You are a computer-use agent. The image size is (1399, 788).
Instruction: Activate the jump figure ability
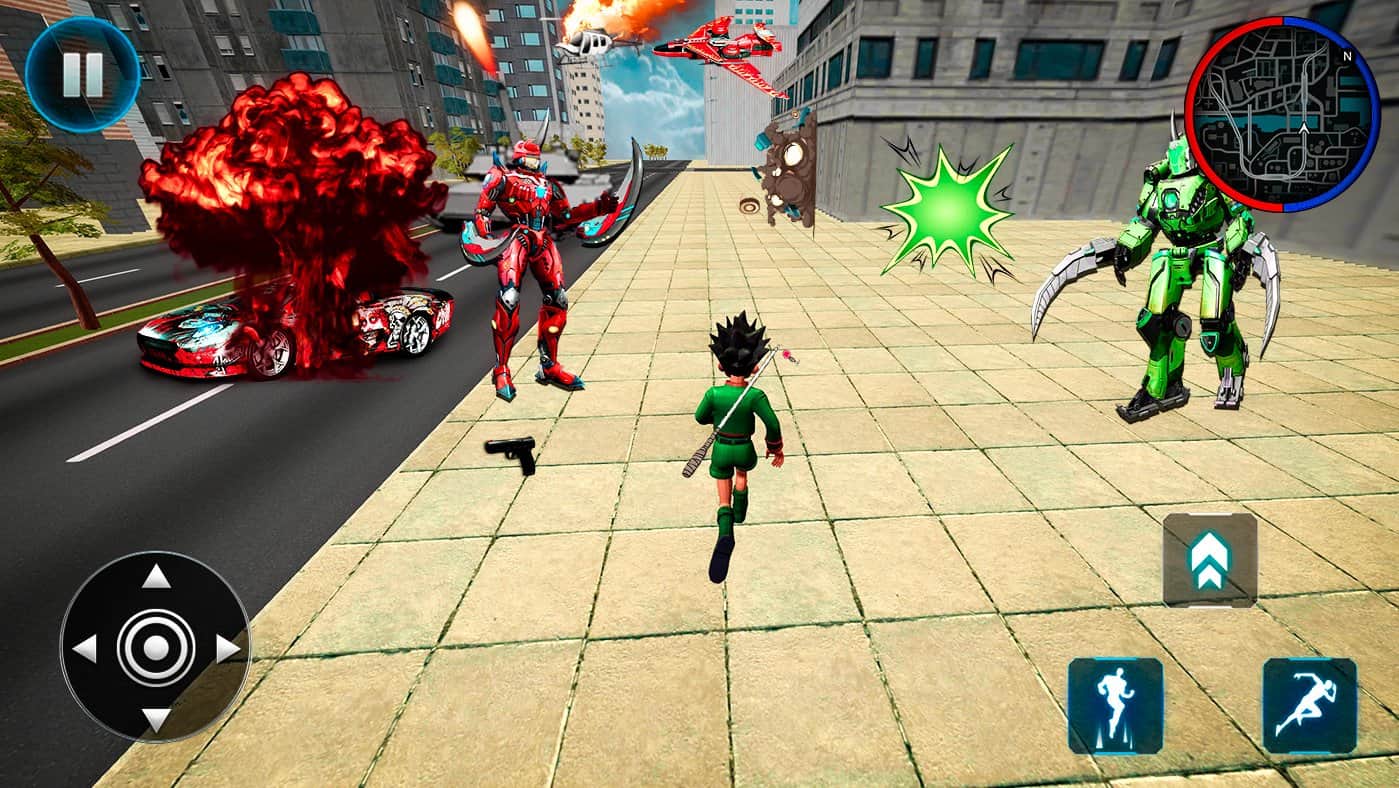tap(1115, 705)
